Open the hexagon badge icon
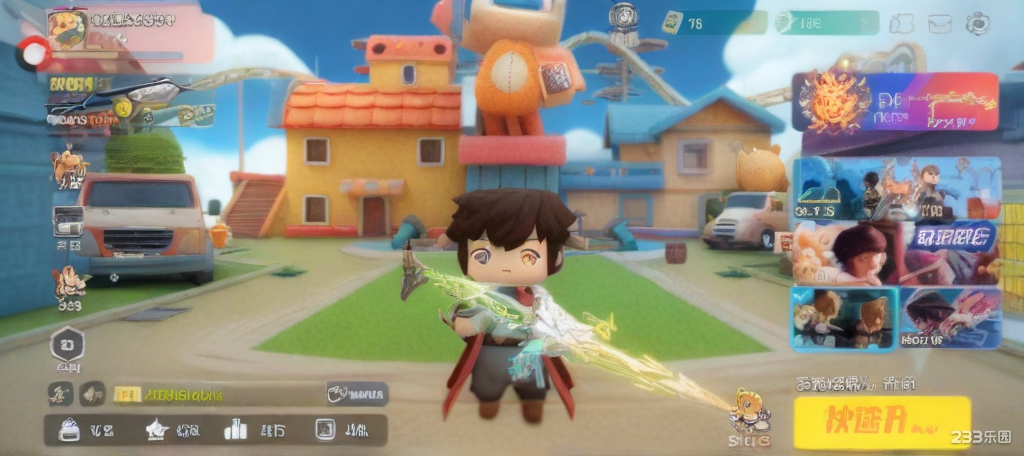Viewport: 1024px width, 456px height. pos(68,346)
